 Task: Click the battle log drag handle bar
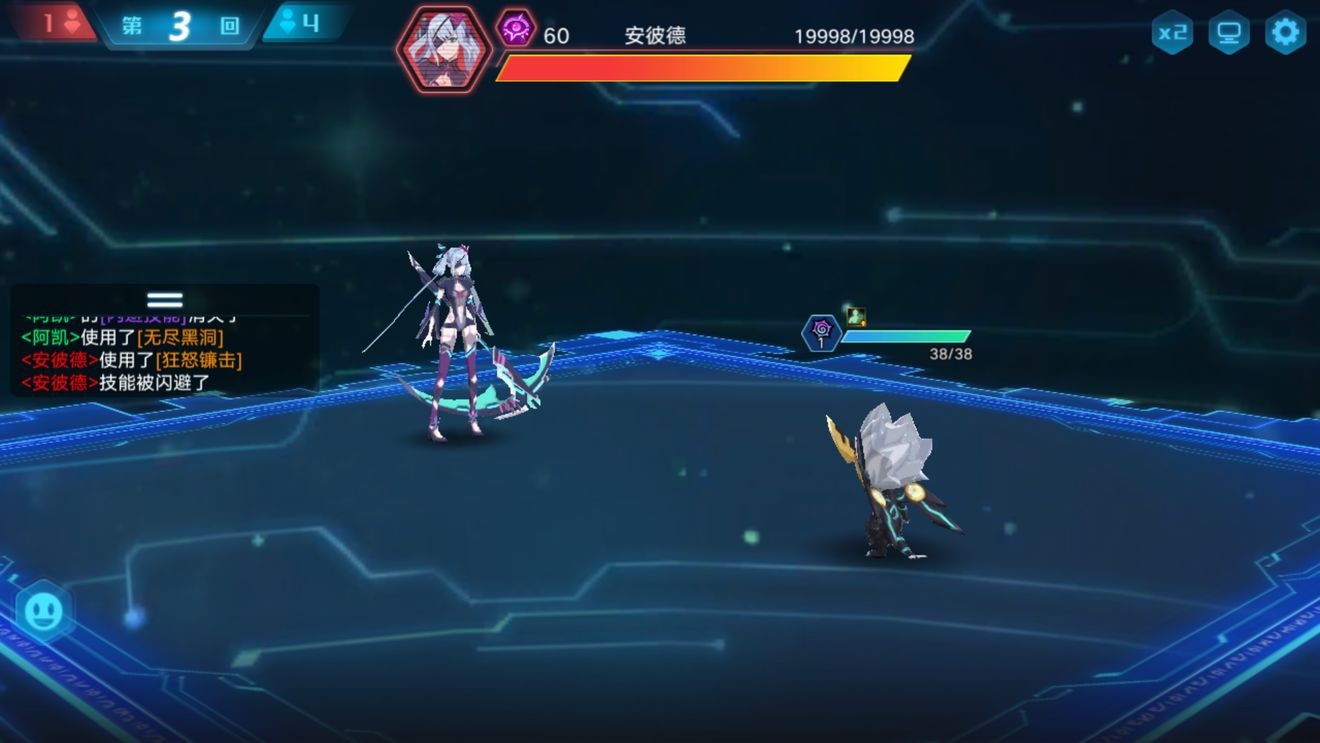tap(163, 300)
